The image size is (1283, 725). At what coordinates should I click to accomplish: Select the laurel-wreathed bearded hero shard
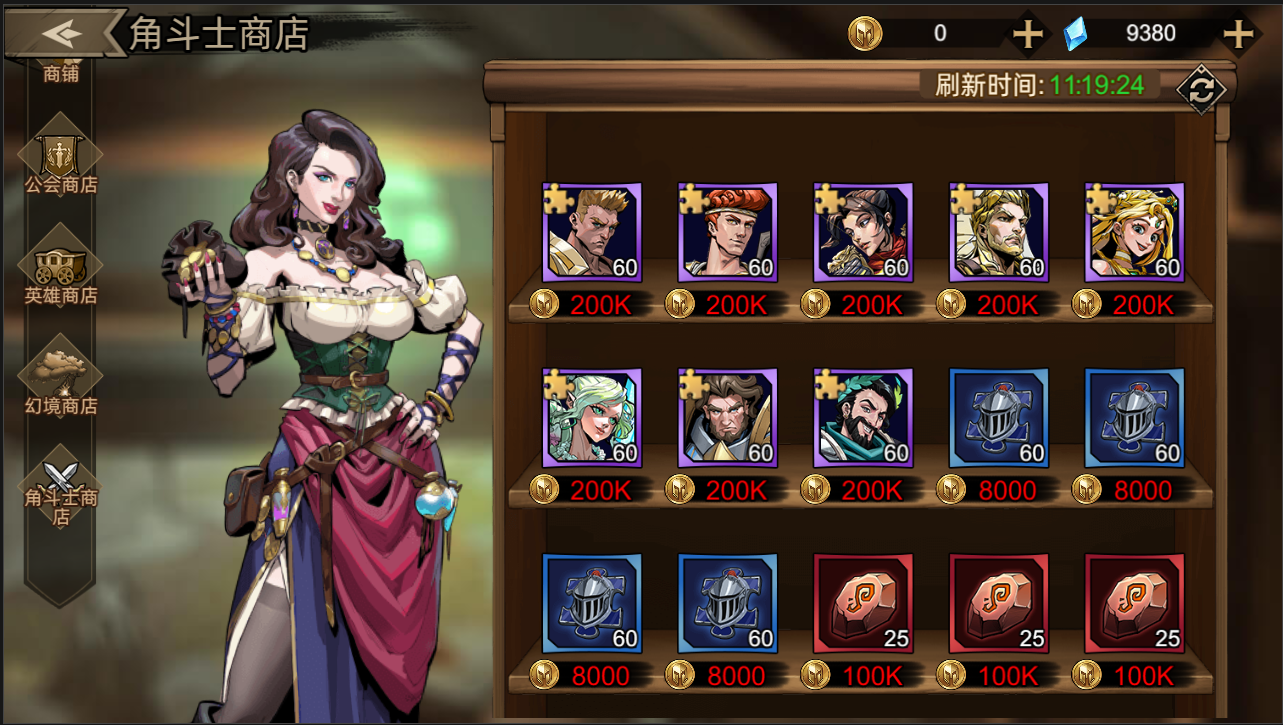(863, 418)
